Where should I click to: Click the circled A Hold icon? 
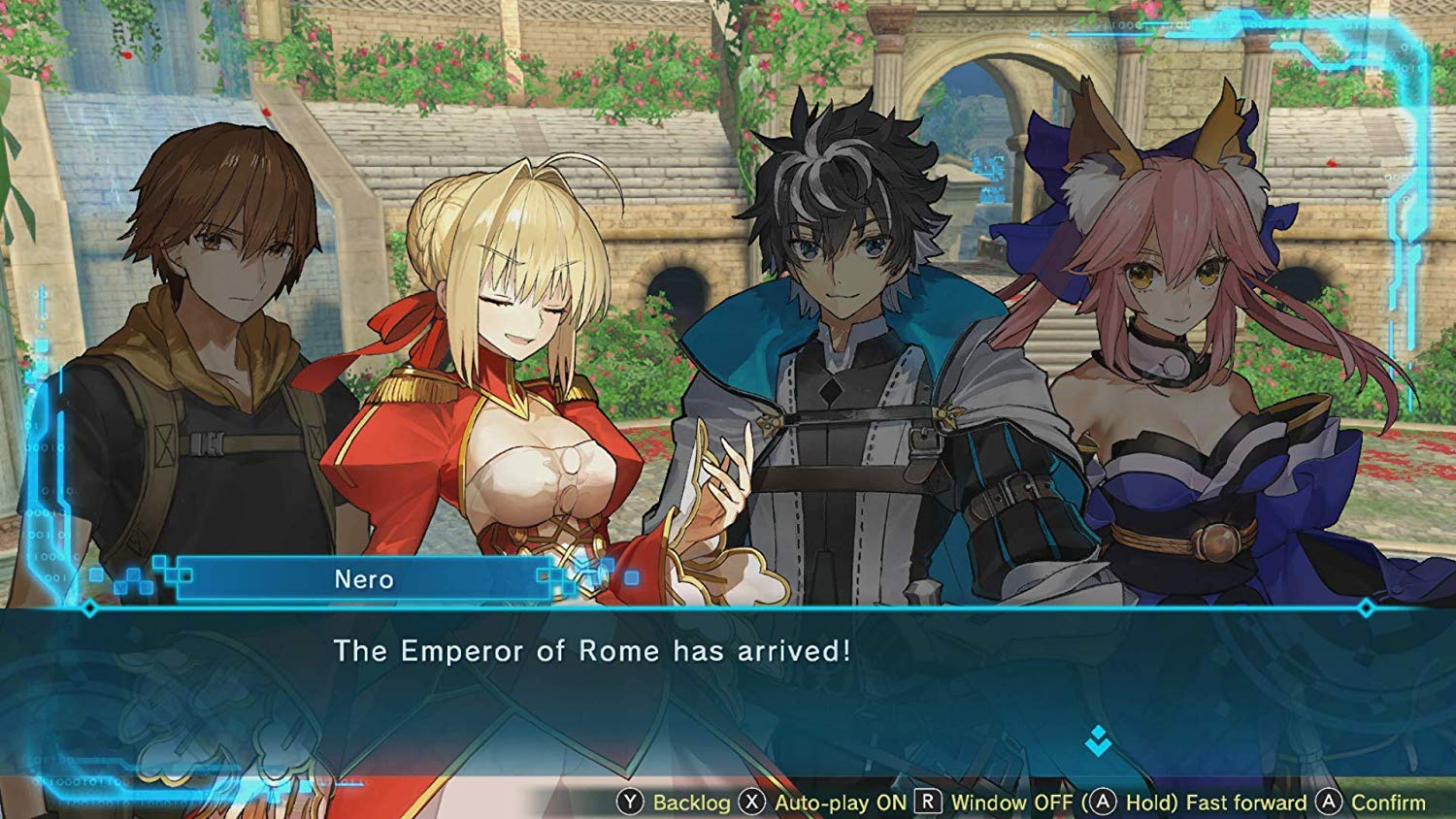(x=1101, y=802)
